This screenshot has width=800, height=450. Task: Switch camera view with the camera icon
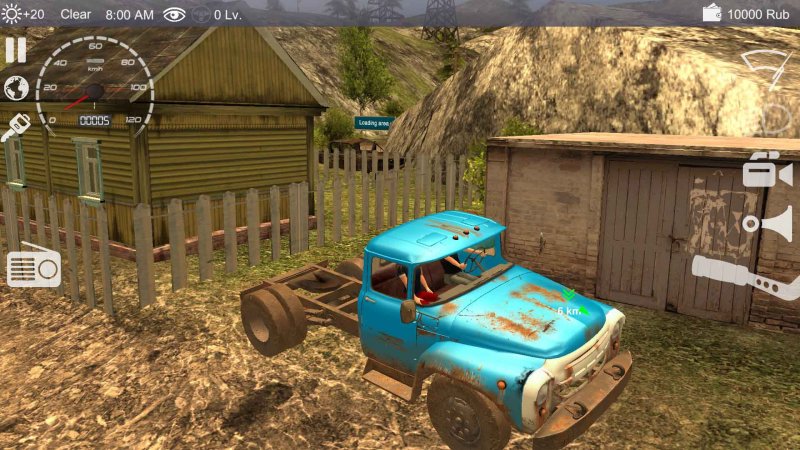[767, 170]
